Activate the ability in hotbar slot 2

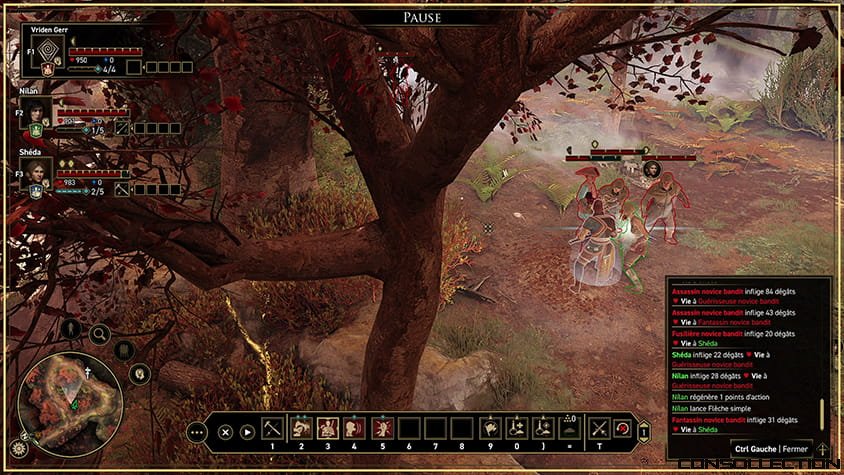pos(301,428)
